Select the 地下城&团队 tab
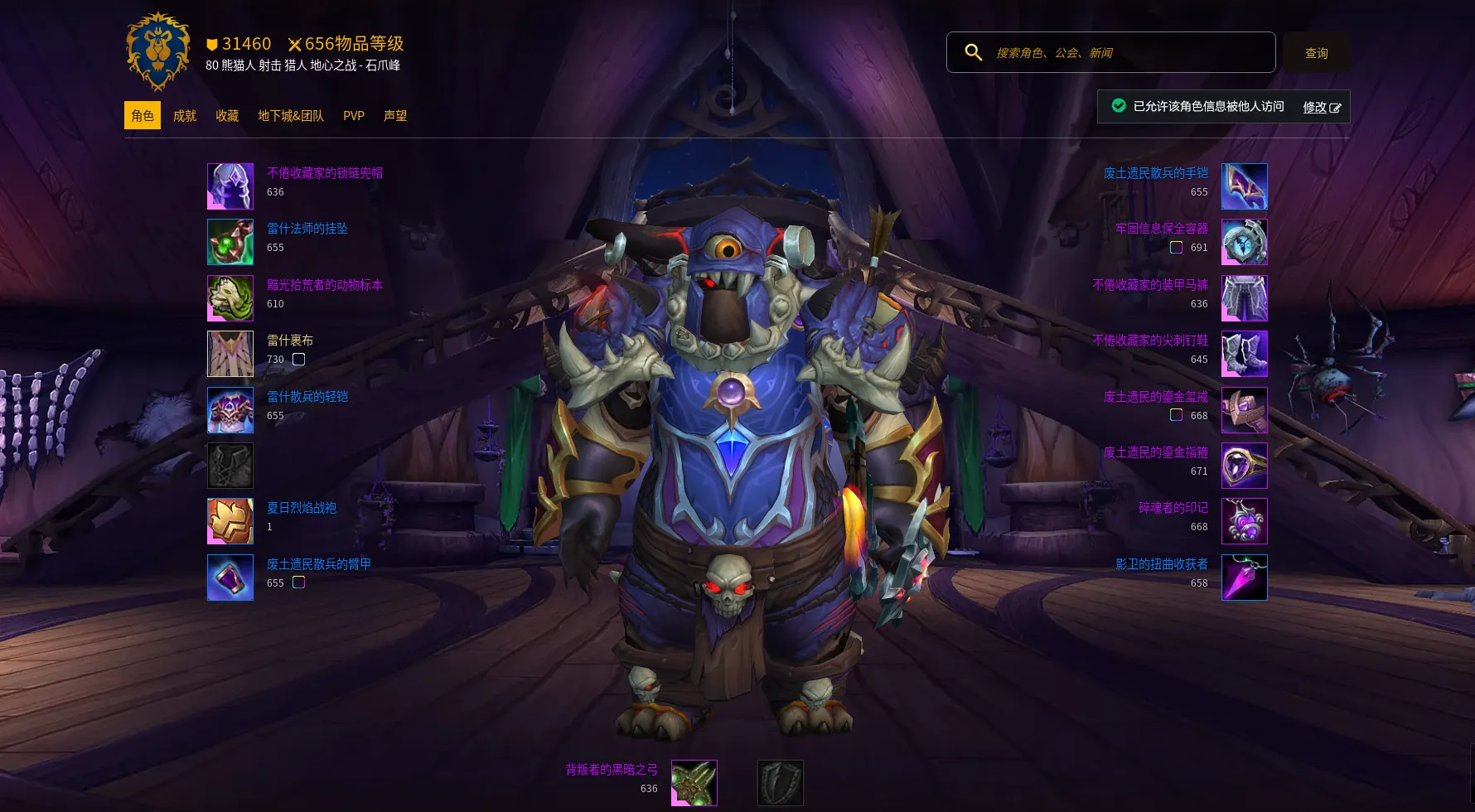 click(291, 116)
